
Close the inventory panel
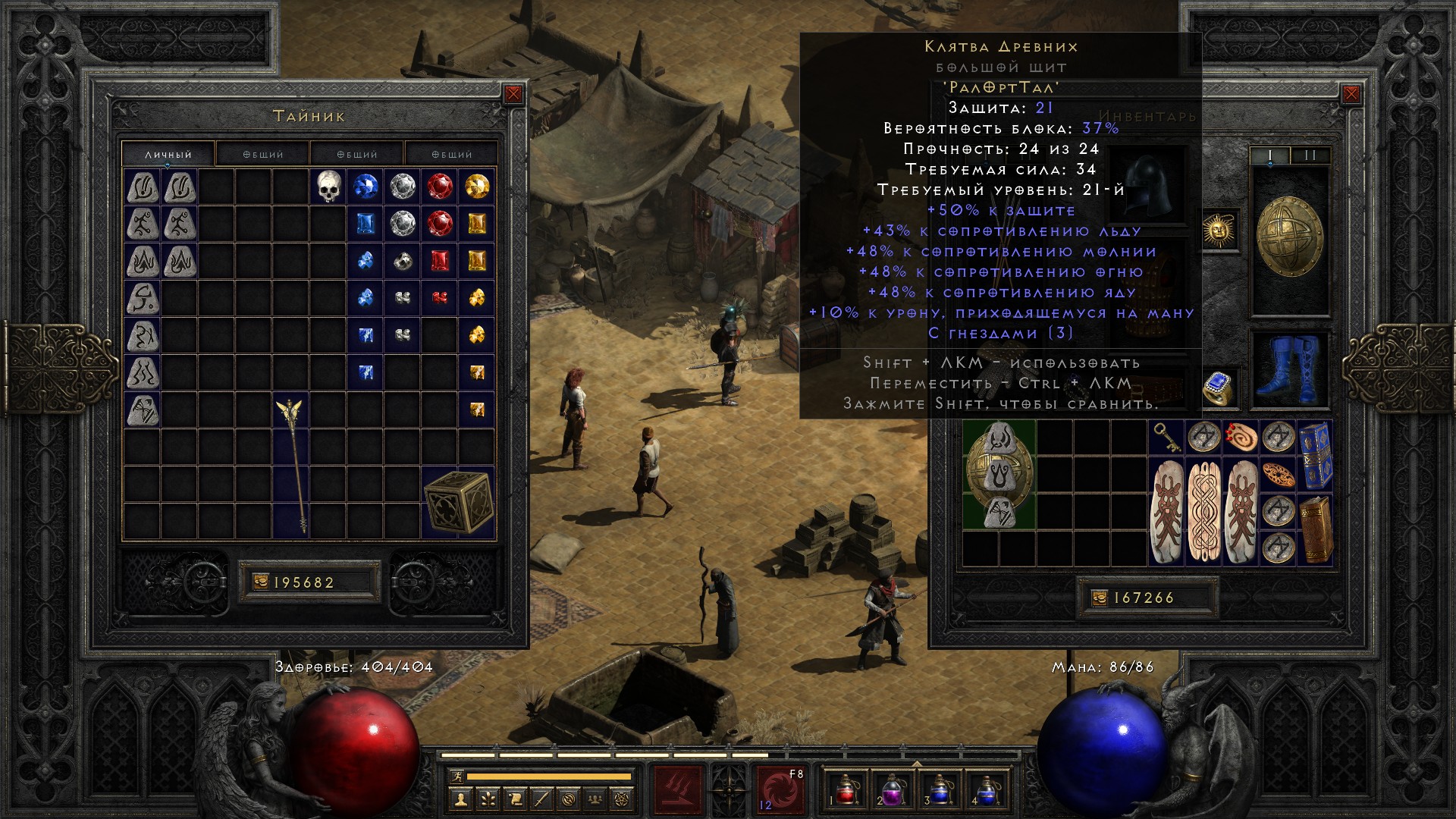(1351, 94)
